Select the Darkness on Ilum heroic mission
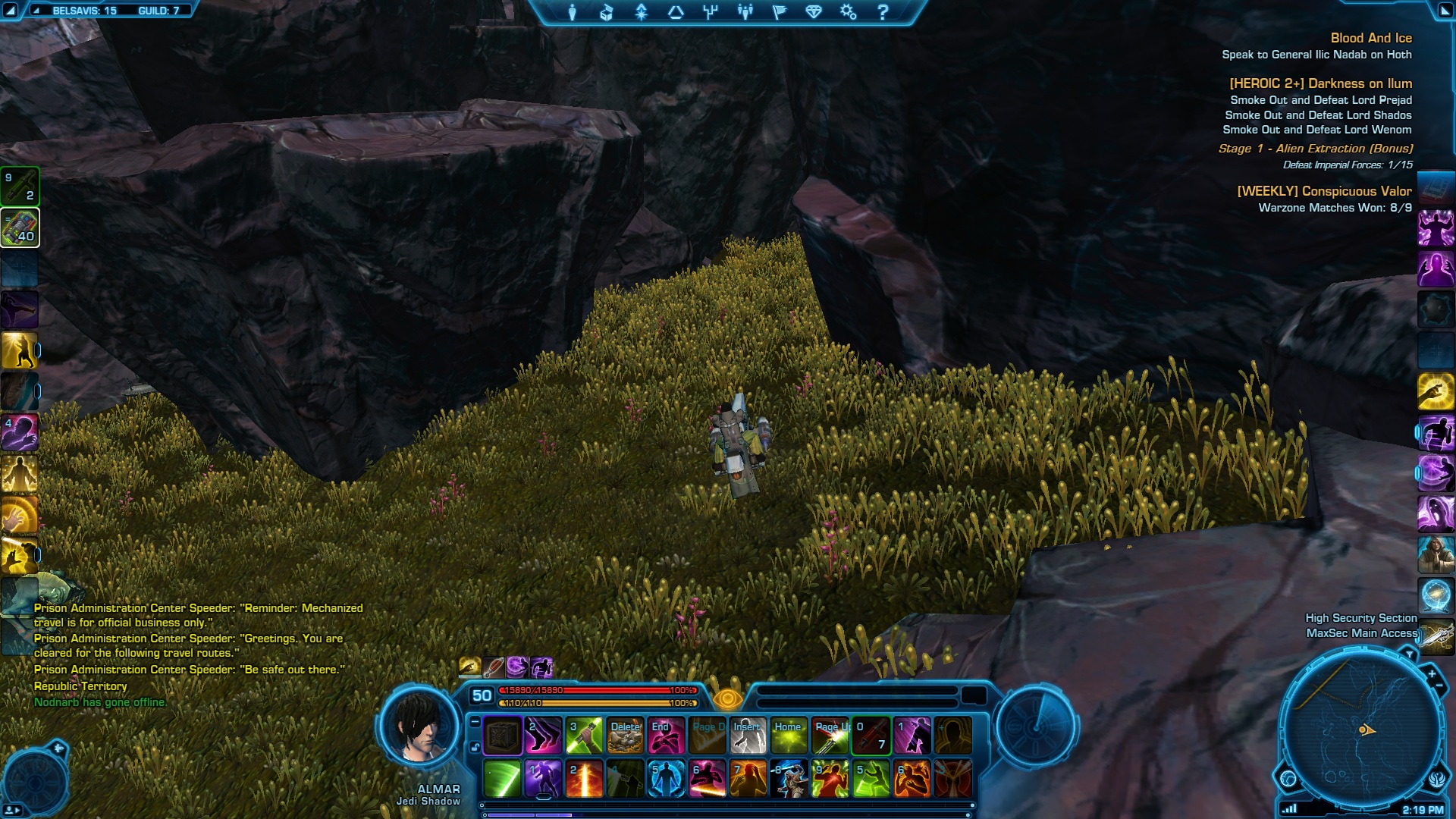Screen dimensions: 1456x819 click(1320, 83)
